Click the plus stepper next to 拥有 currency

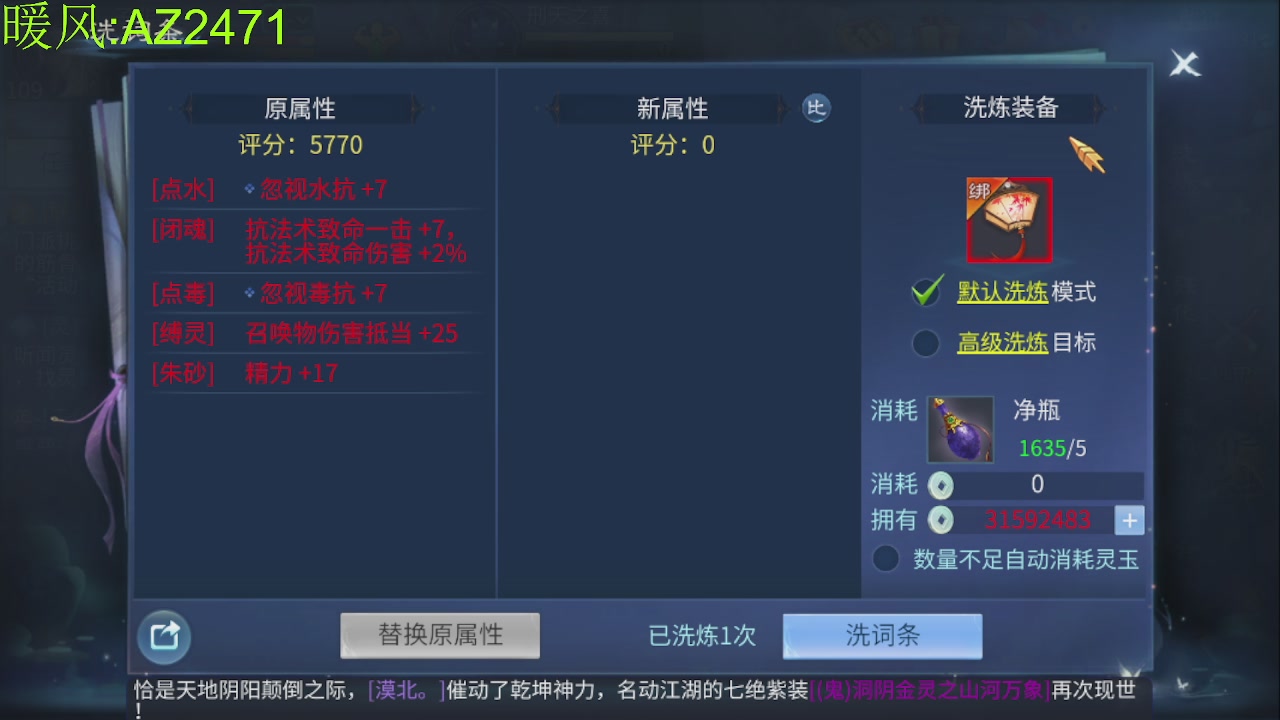[1131, 519]
